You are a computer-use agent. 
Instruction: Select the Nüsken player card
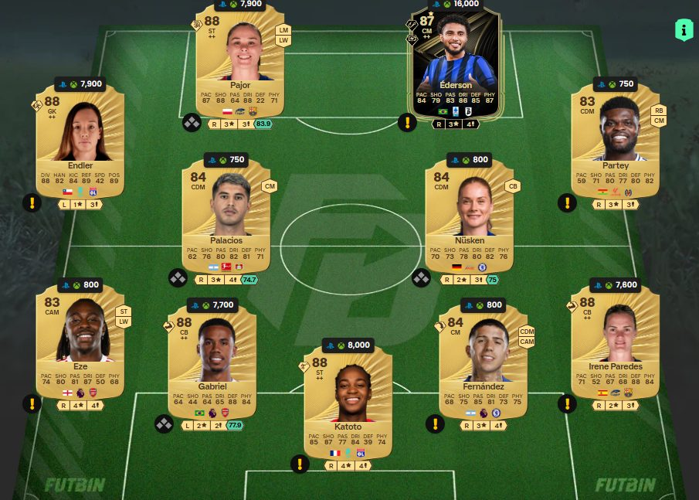470,215
